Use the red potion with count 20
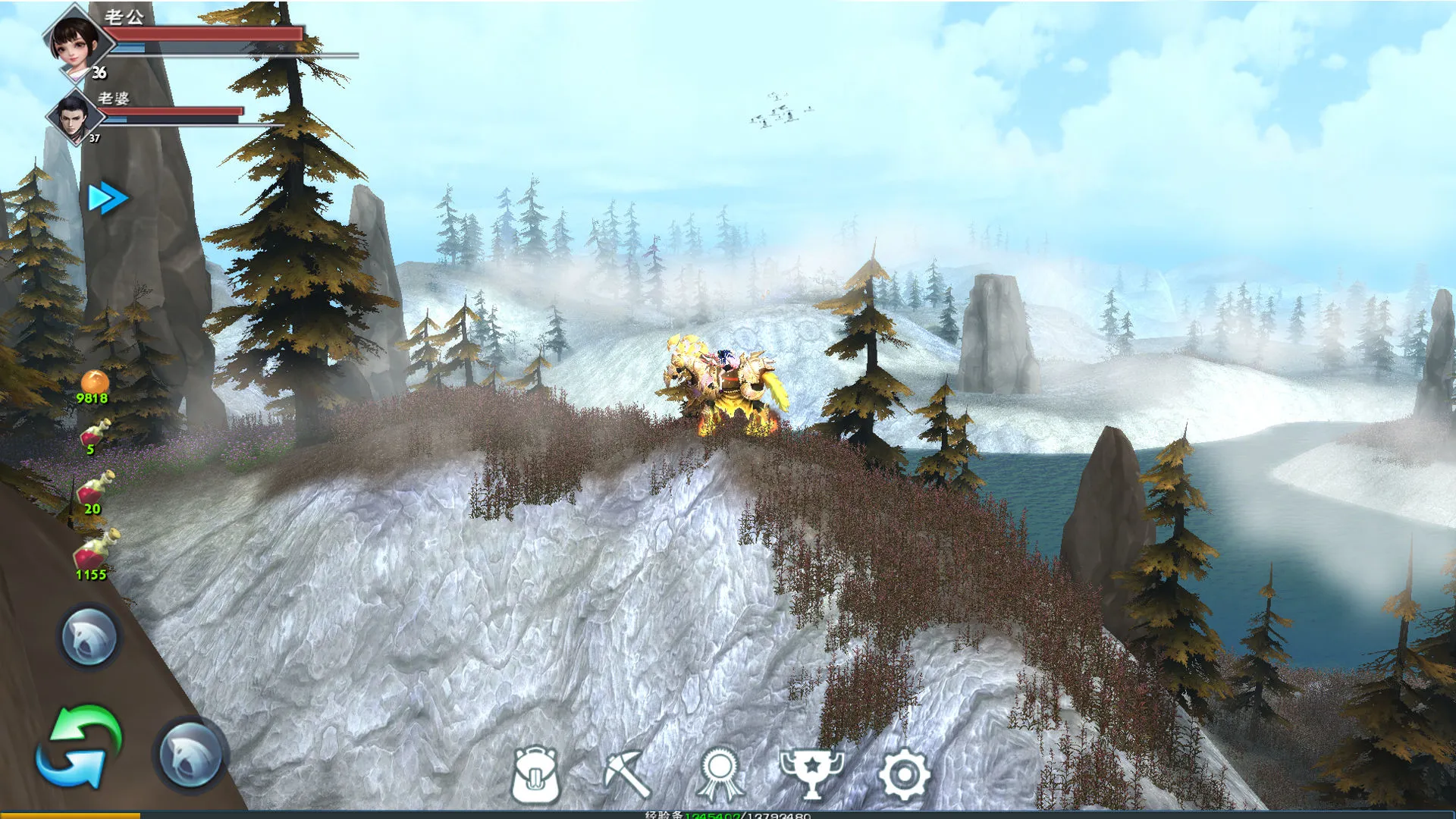 click(x=96, y=489)
